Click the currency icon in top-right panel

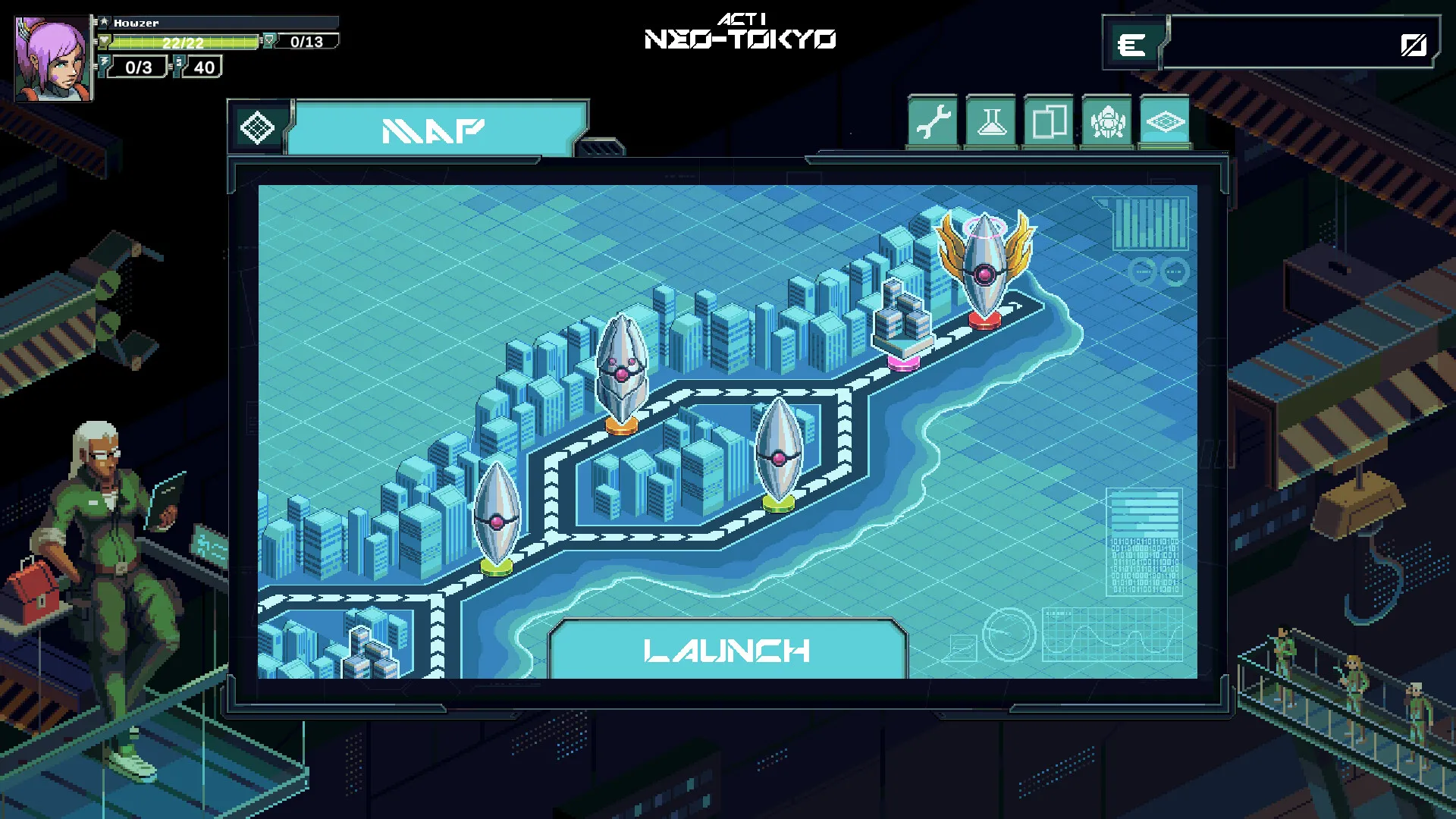pos(1133,44)
